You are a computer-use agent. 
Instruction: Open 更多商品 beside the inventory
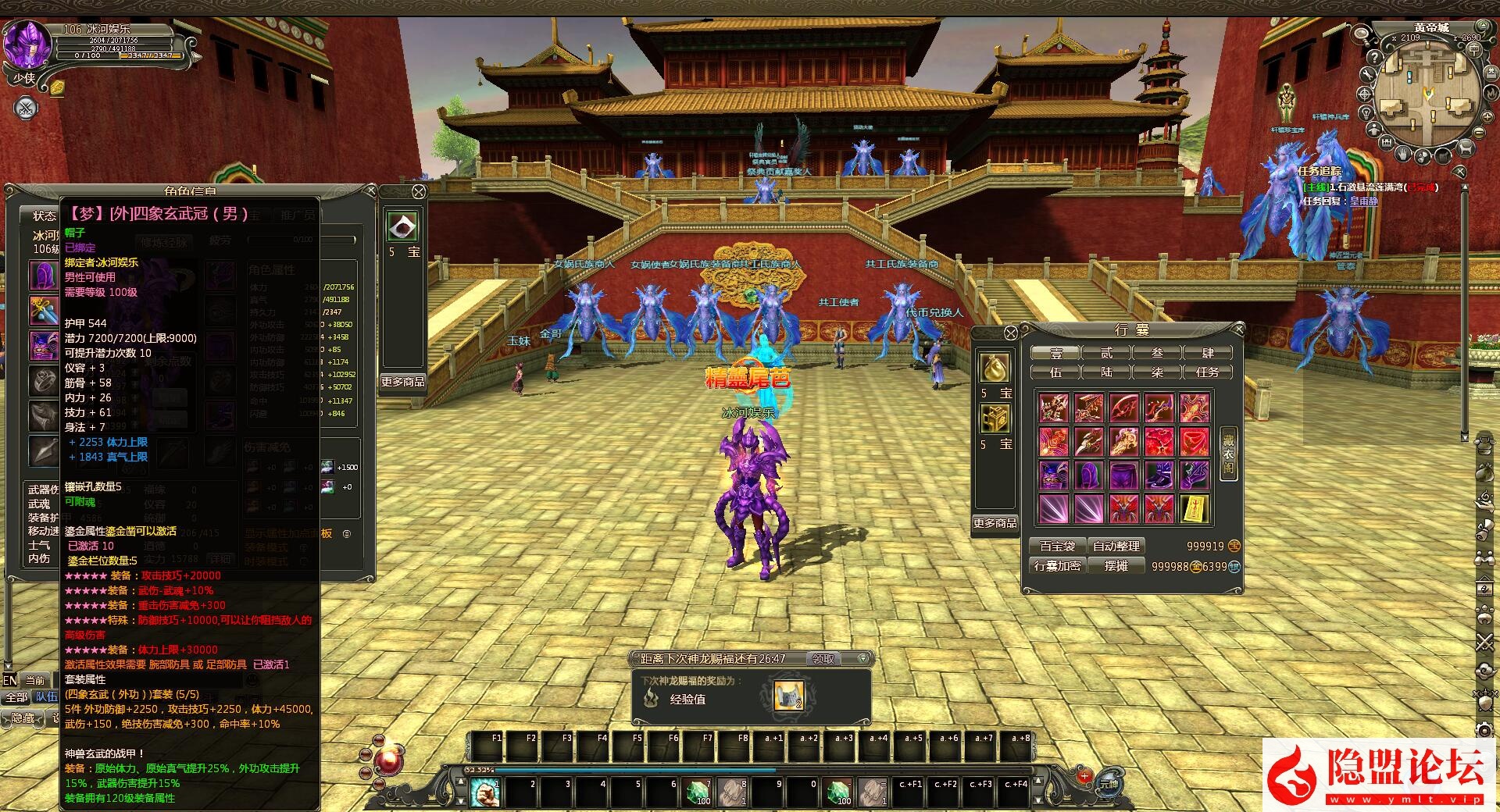point(995,523)
